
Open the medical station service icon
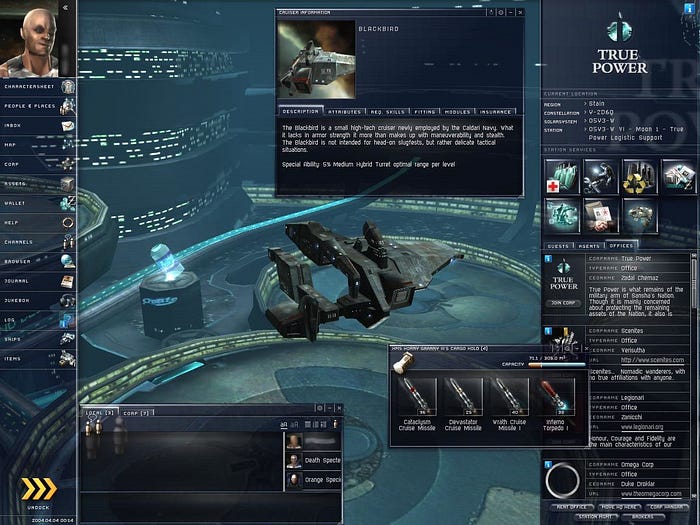pyautogui.click(x=560, y=177)
